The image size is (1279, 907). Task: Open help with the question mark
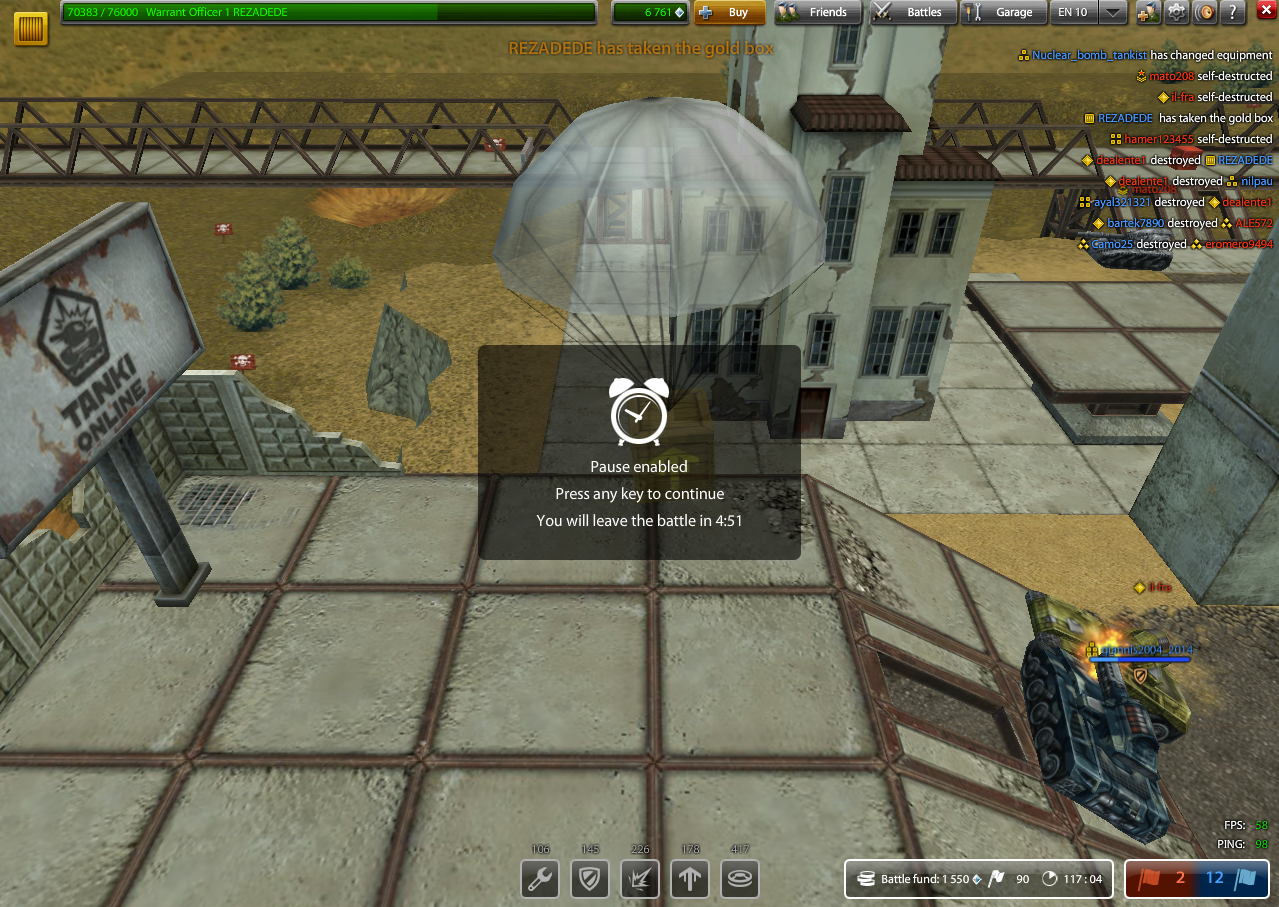[1233, 13]
